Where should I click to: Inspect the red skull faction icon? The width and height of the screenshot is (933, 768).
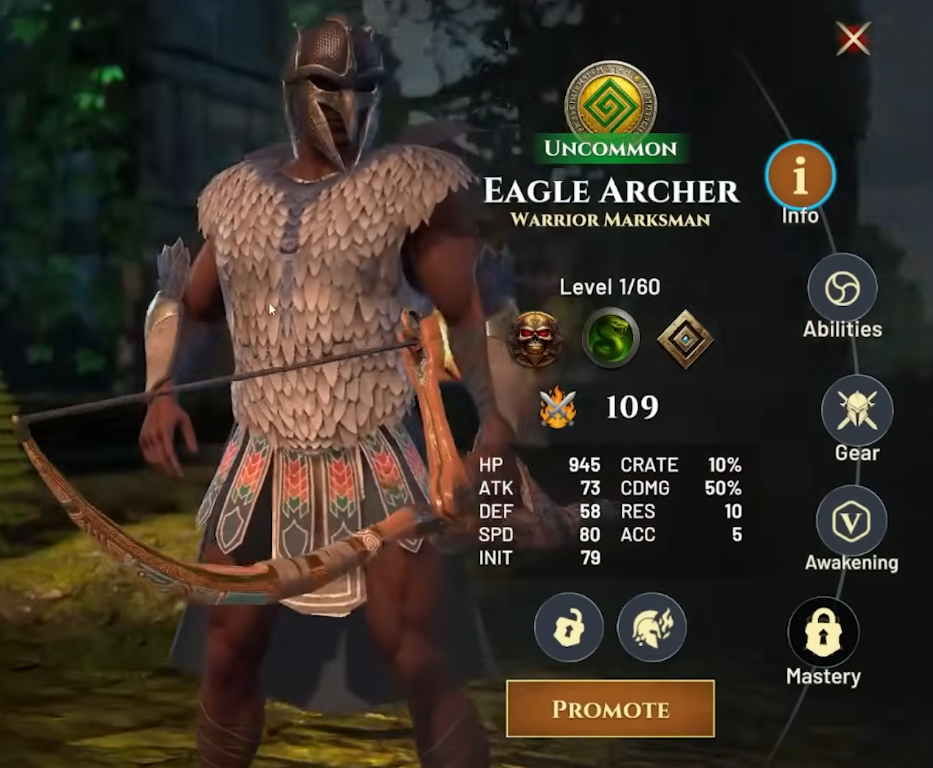pos(534,339)
